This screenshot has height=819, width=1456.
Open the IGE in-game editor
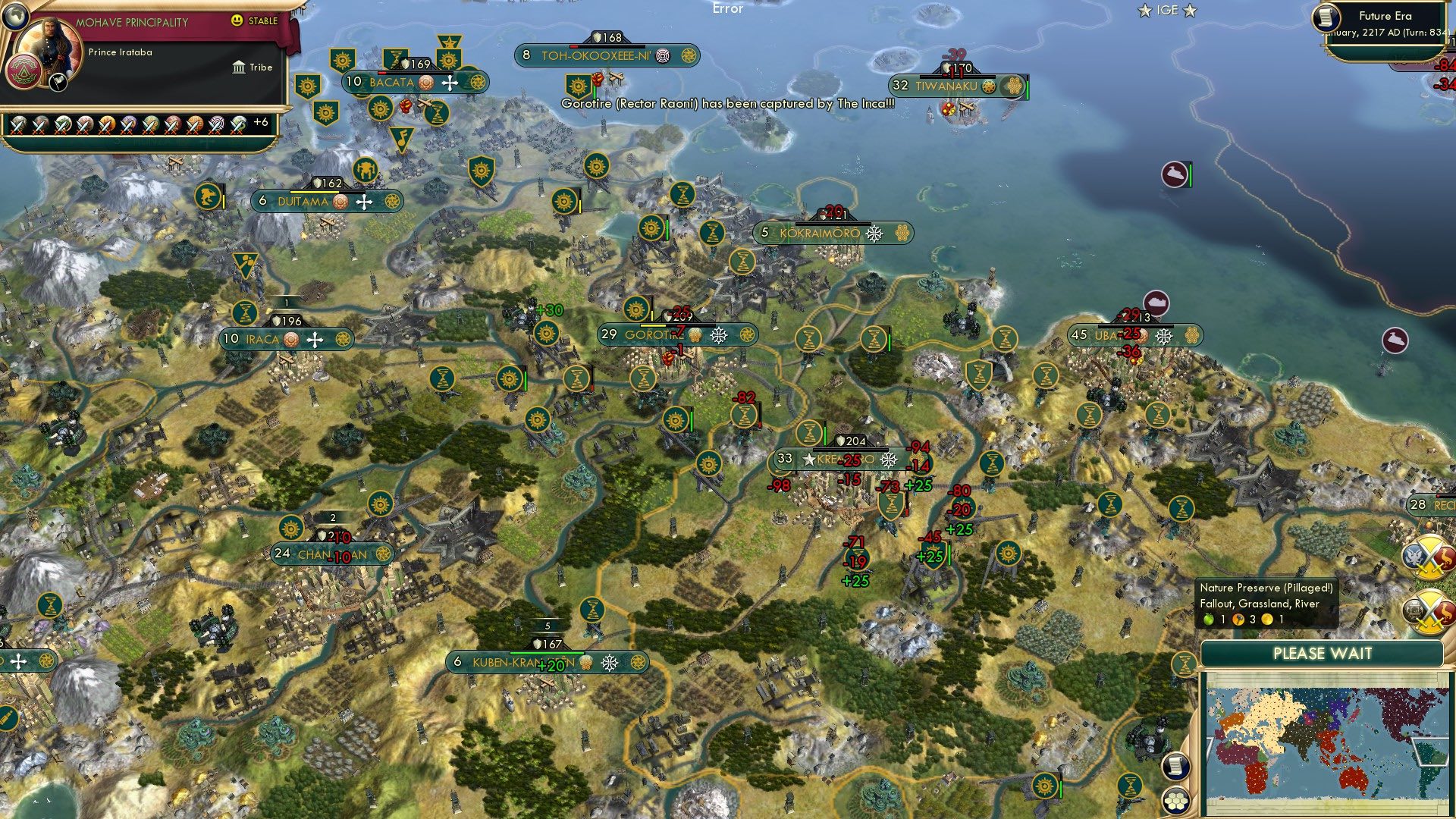point(1167,11)
